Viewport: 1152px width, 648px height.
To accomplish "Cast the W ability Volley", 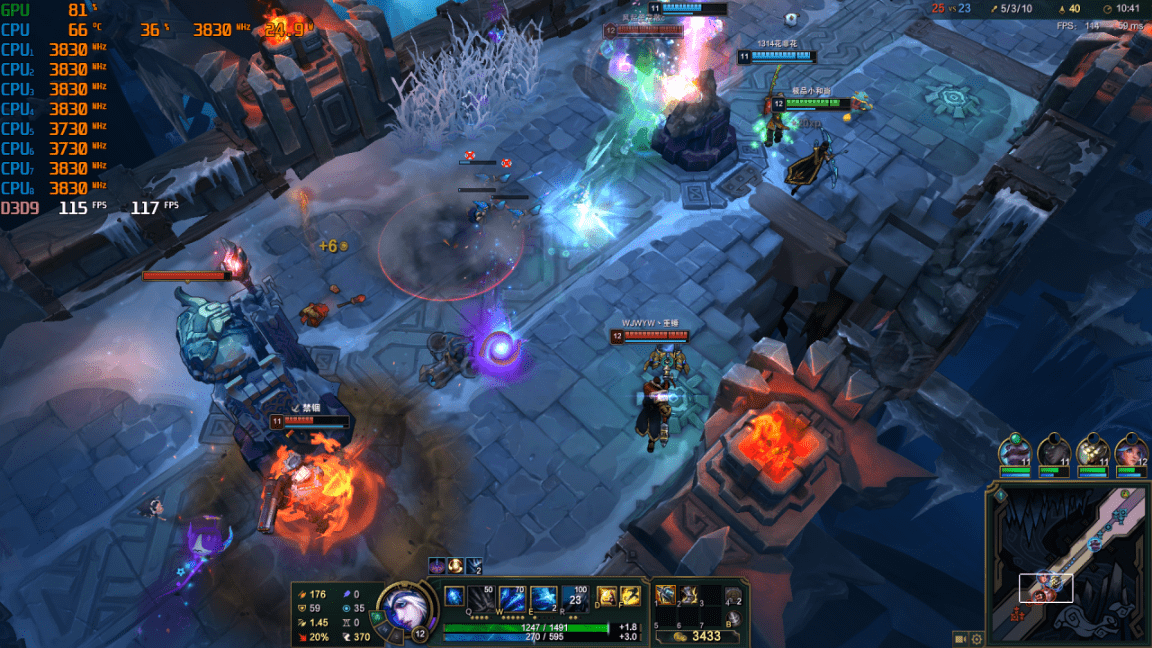I will pyautogui.click(x=513, y=597).
